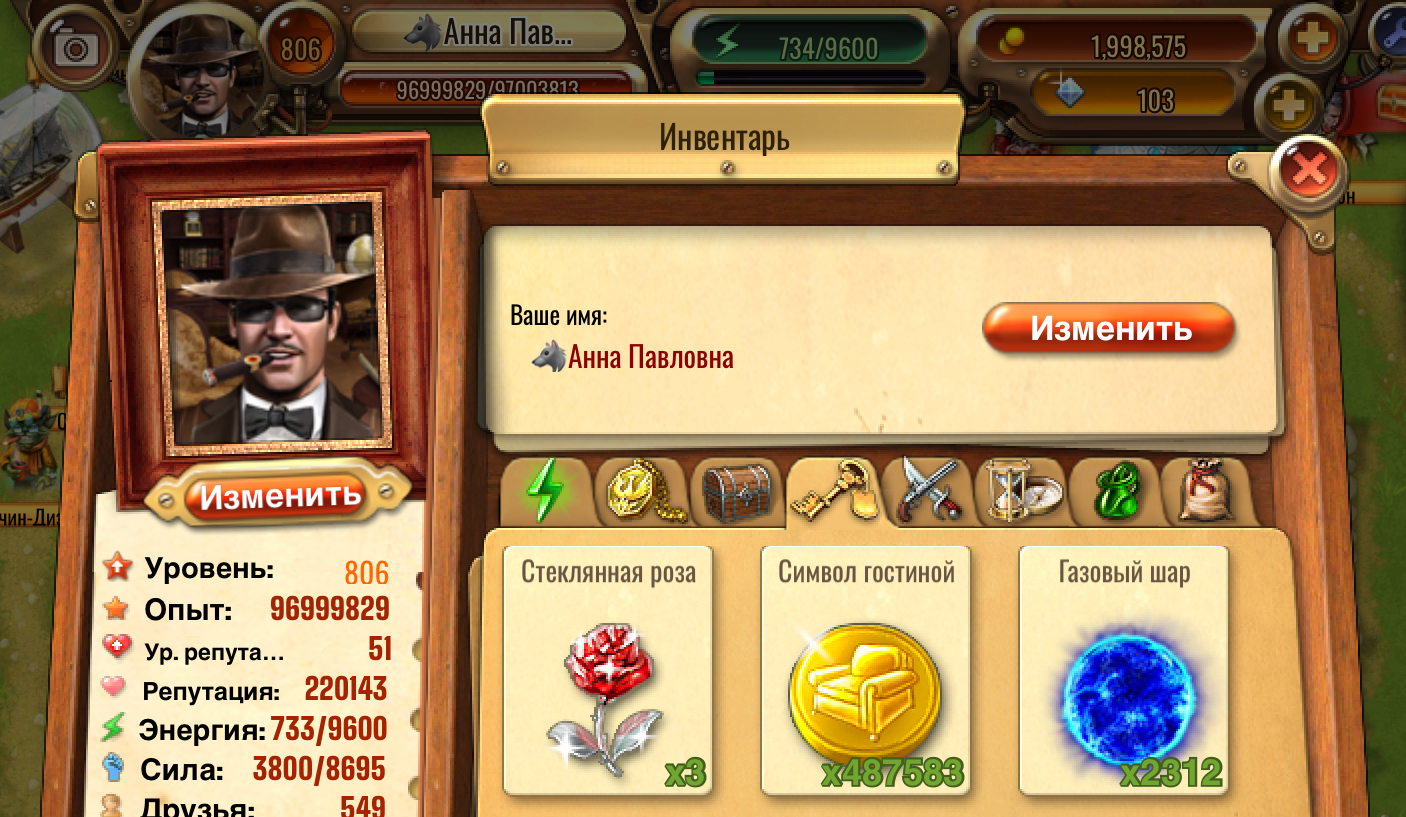Show the green scarab tab
Viewport: 1406px width, 817px height.
pos(1113,492)
